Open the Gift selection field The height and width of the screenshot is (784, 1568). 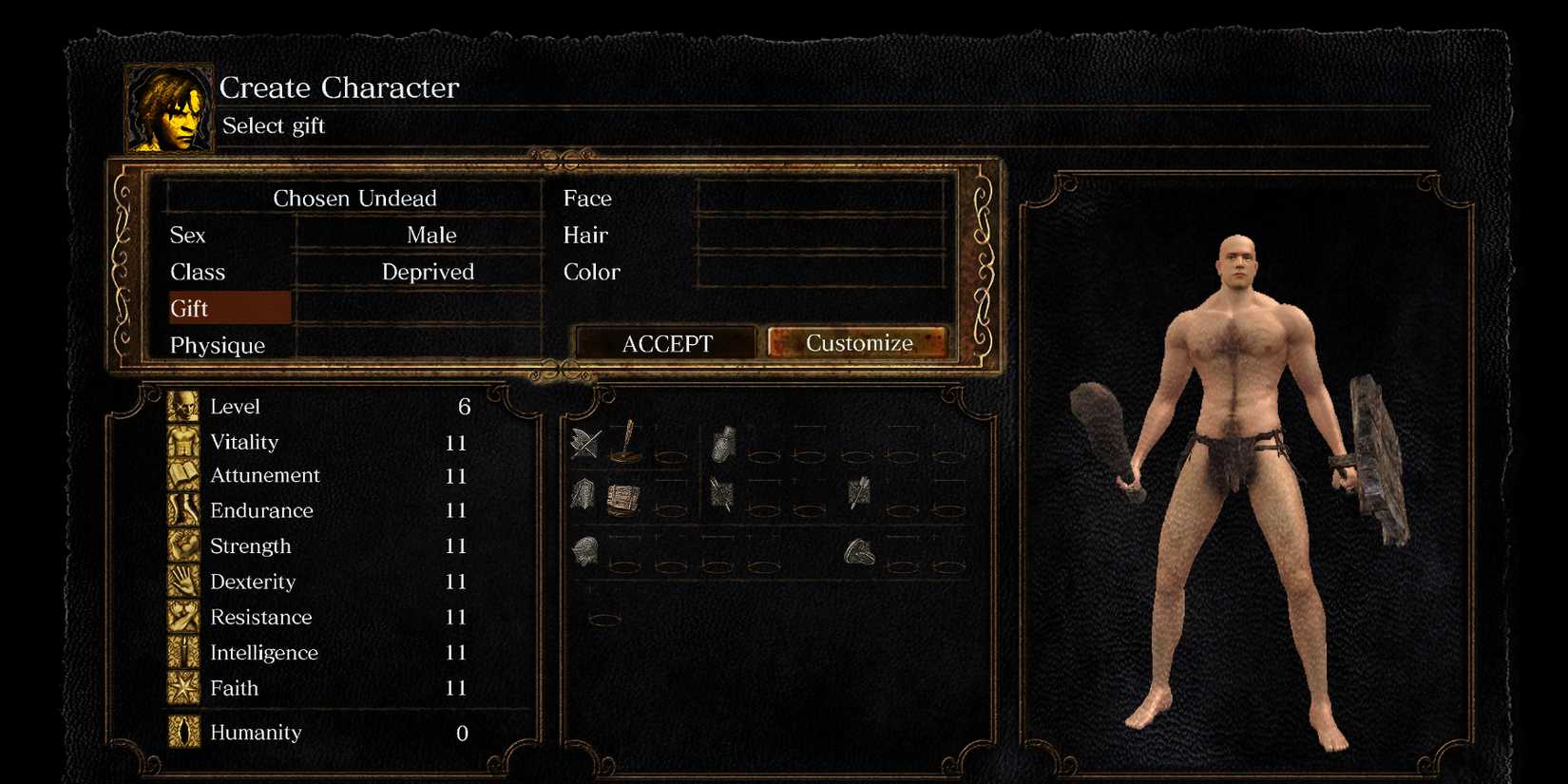click(x=228, y=308)
